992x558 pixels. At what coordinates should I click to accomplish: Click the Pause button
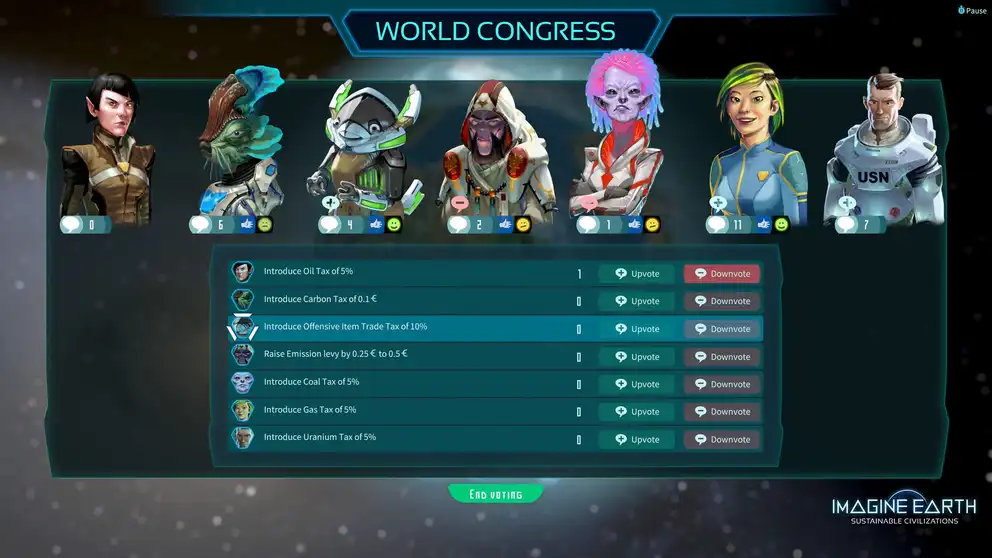pyautogui.click(x=972, y=10)
